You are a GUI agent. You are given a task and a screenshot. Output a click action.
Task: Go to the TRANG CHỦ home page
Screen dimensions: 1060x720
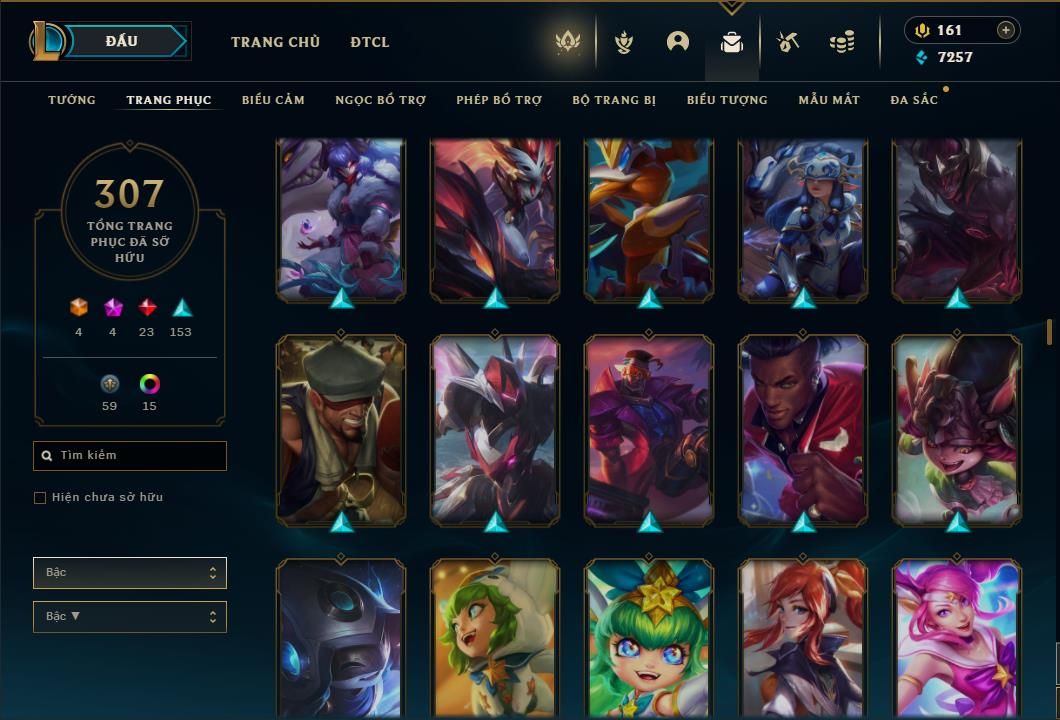275,42
